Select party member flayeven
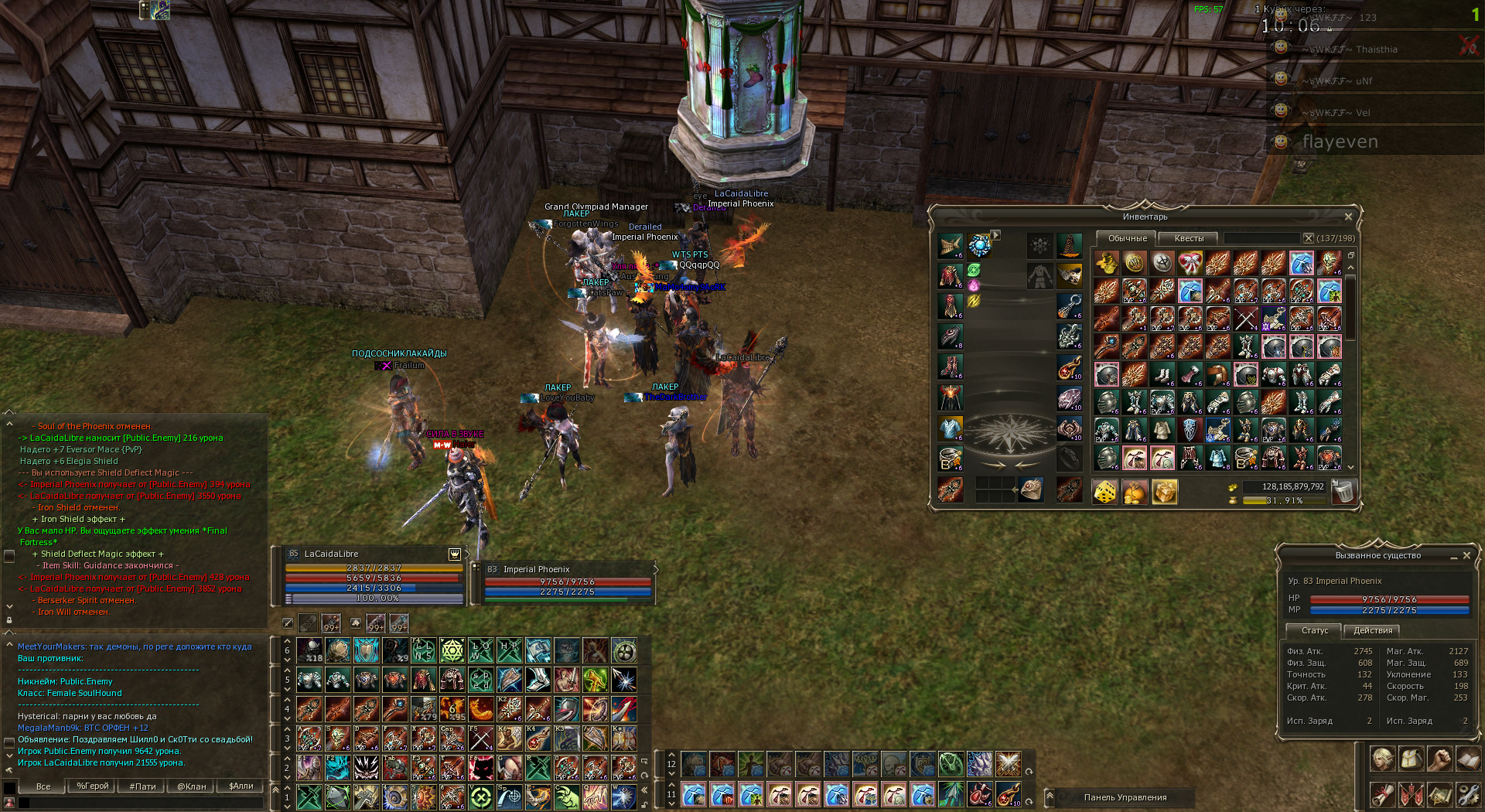Image resolution: width=1485 pixels, height=812 pixels. click(1340, 142)
